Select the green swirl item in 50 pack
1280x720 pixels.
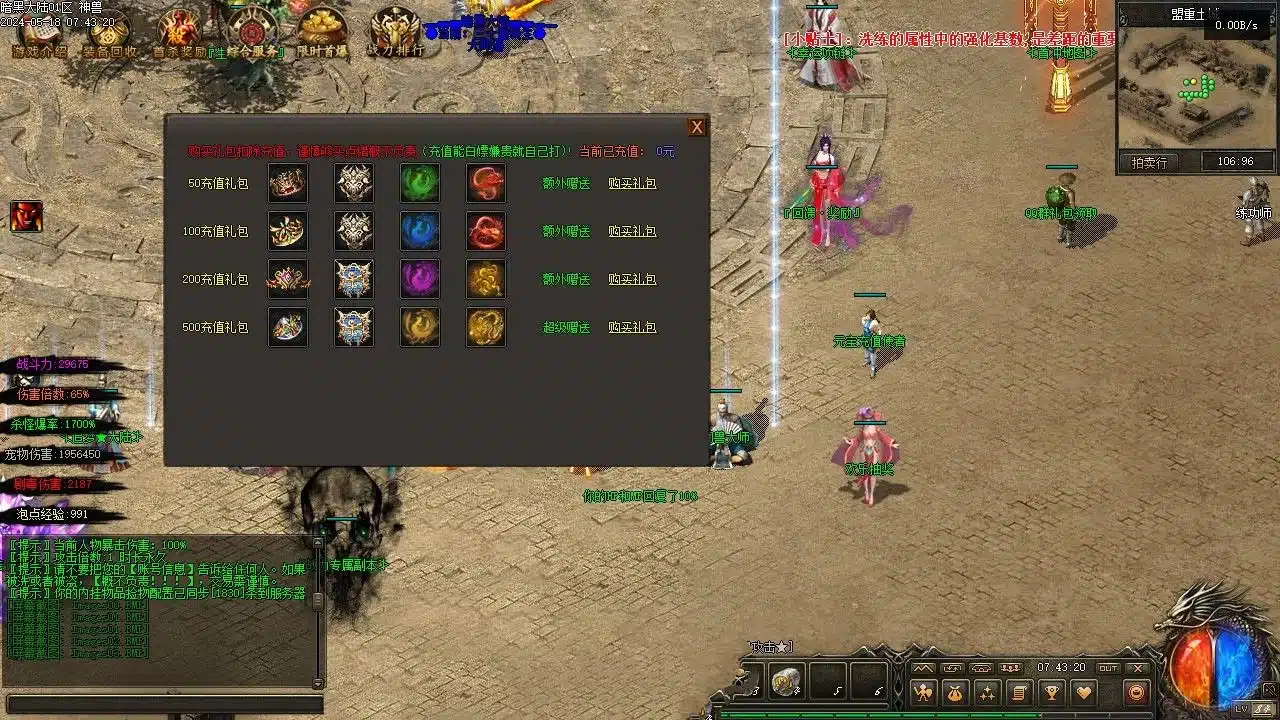(420, 184)
